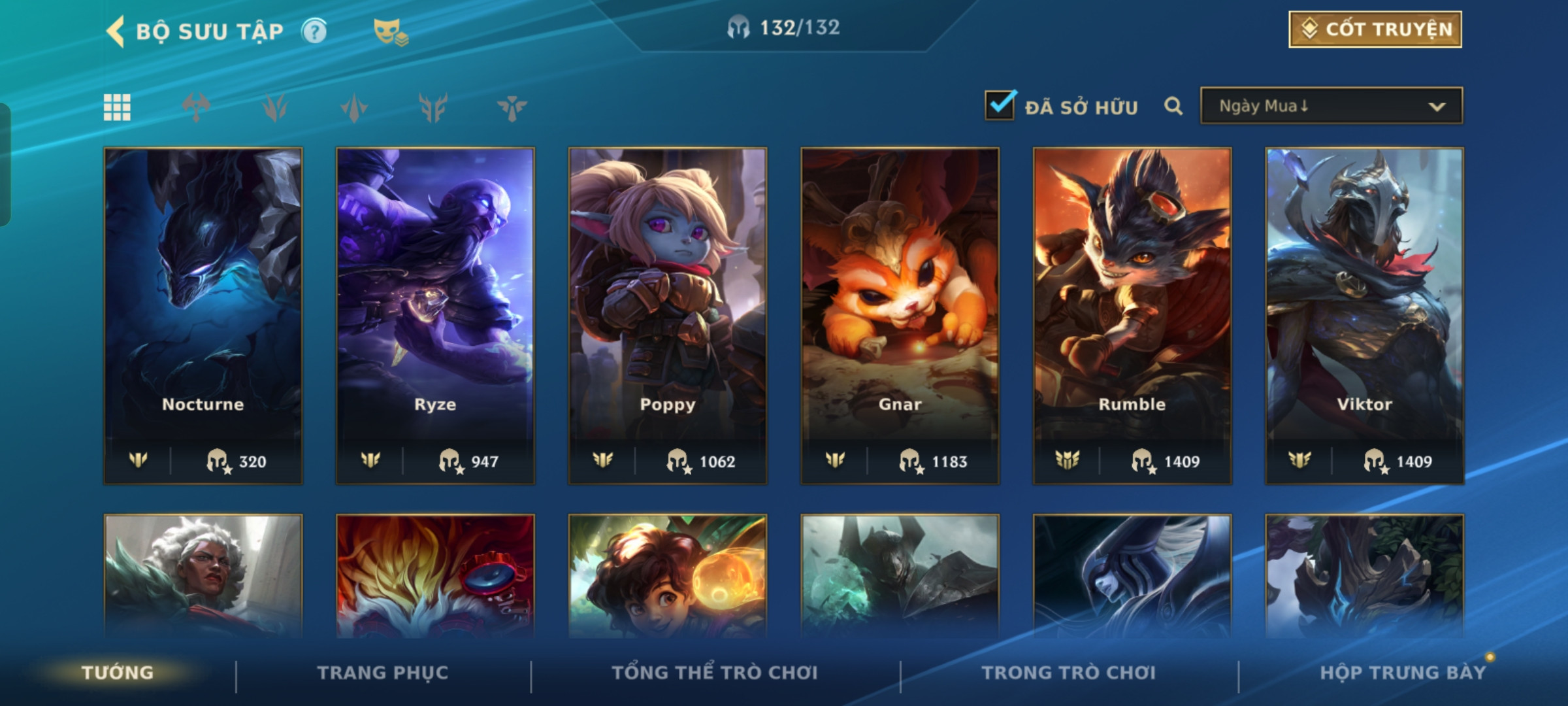
Task: View the Viktor champion card
Action: tap(1364, 315)
